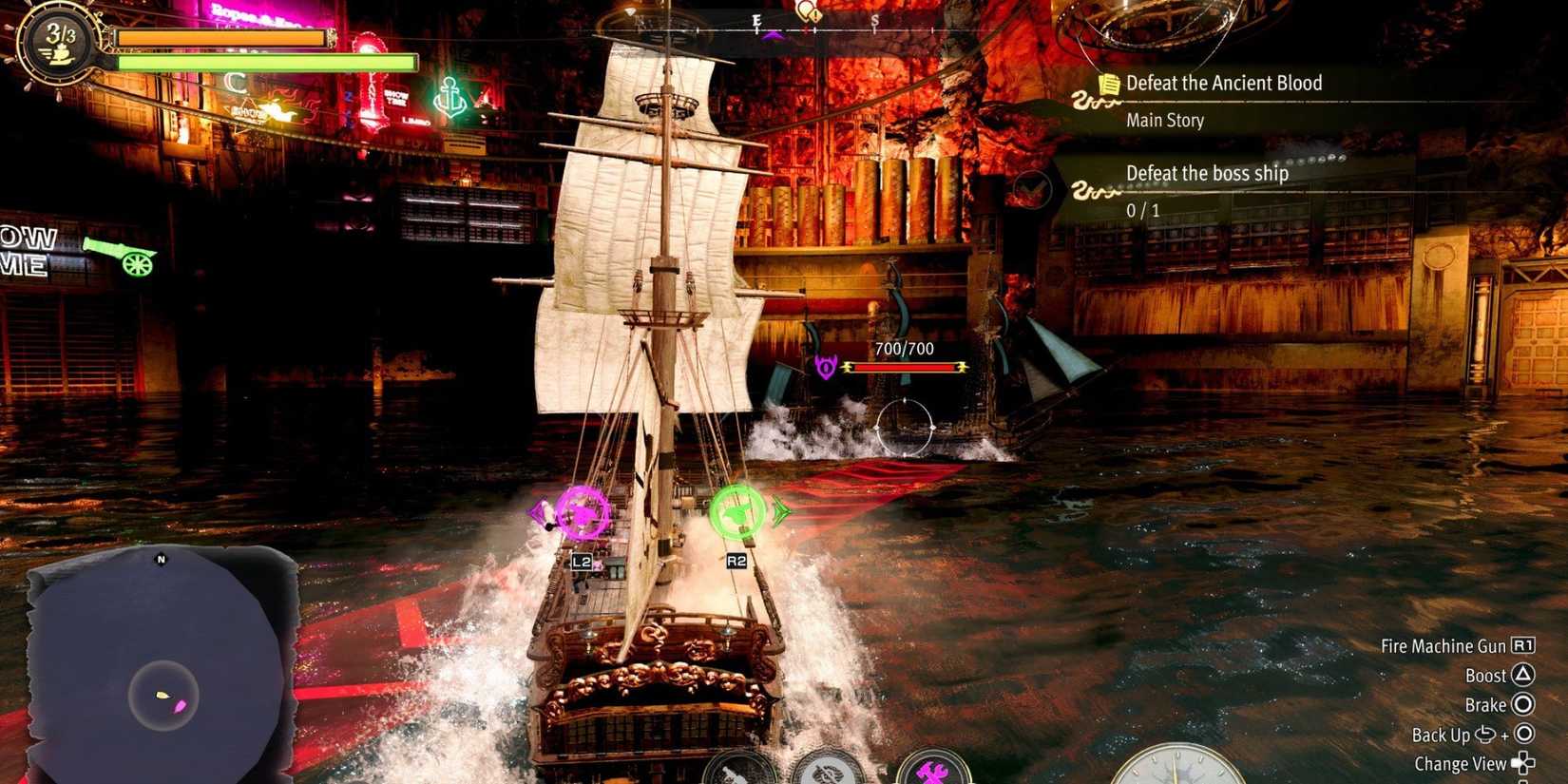Click the player marker on the minimap
Viewport: 1568px width, 784px height.
pyautogui.click(x=162, y=694)
